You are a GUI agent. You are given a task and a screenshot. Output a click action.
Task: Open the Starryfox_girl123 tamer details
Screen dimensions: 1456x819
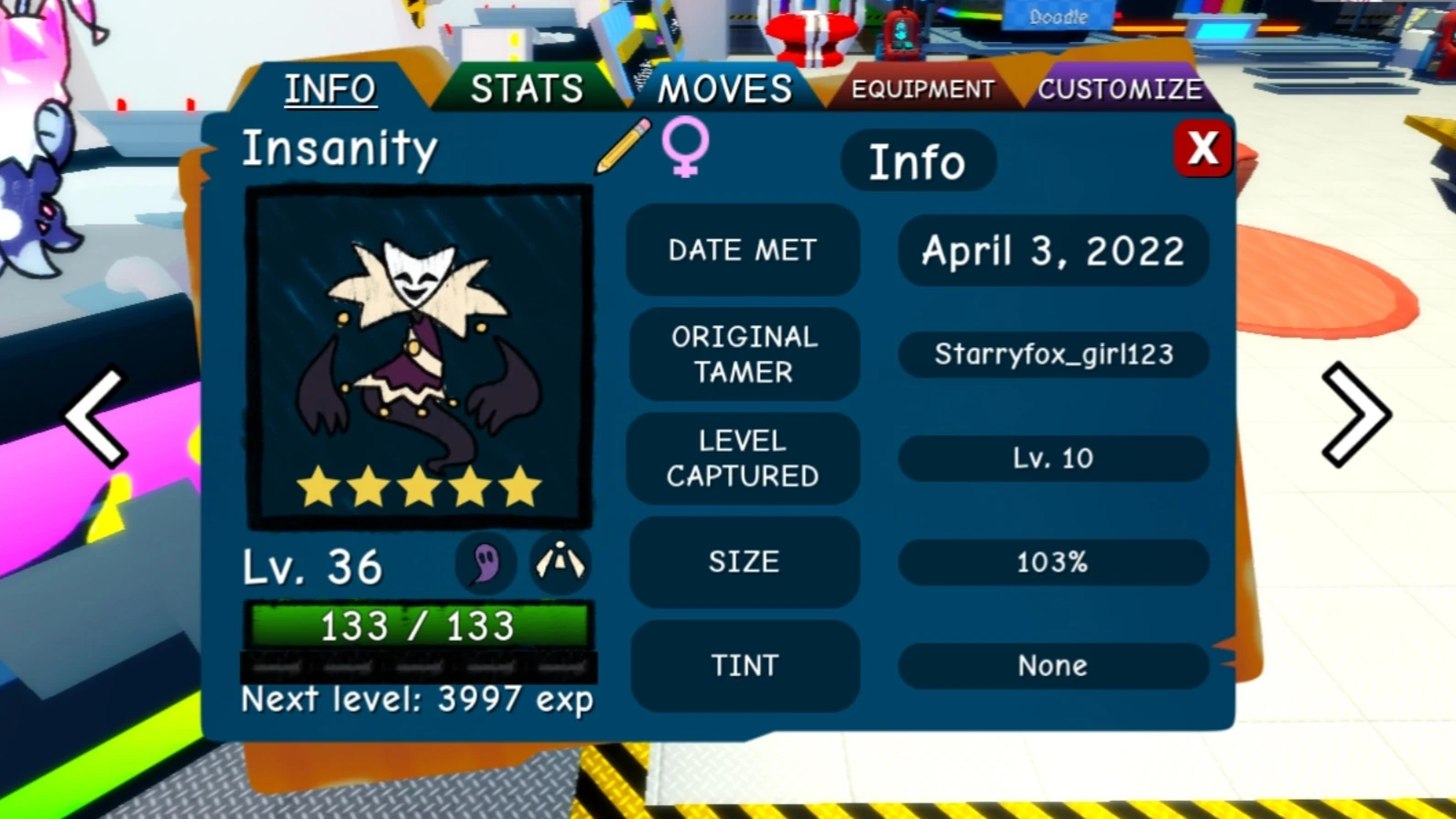[1051, 355]
